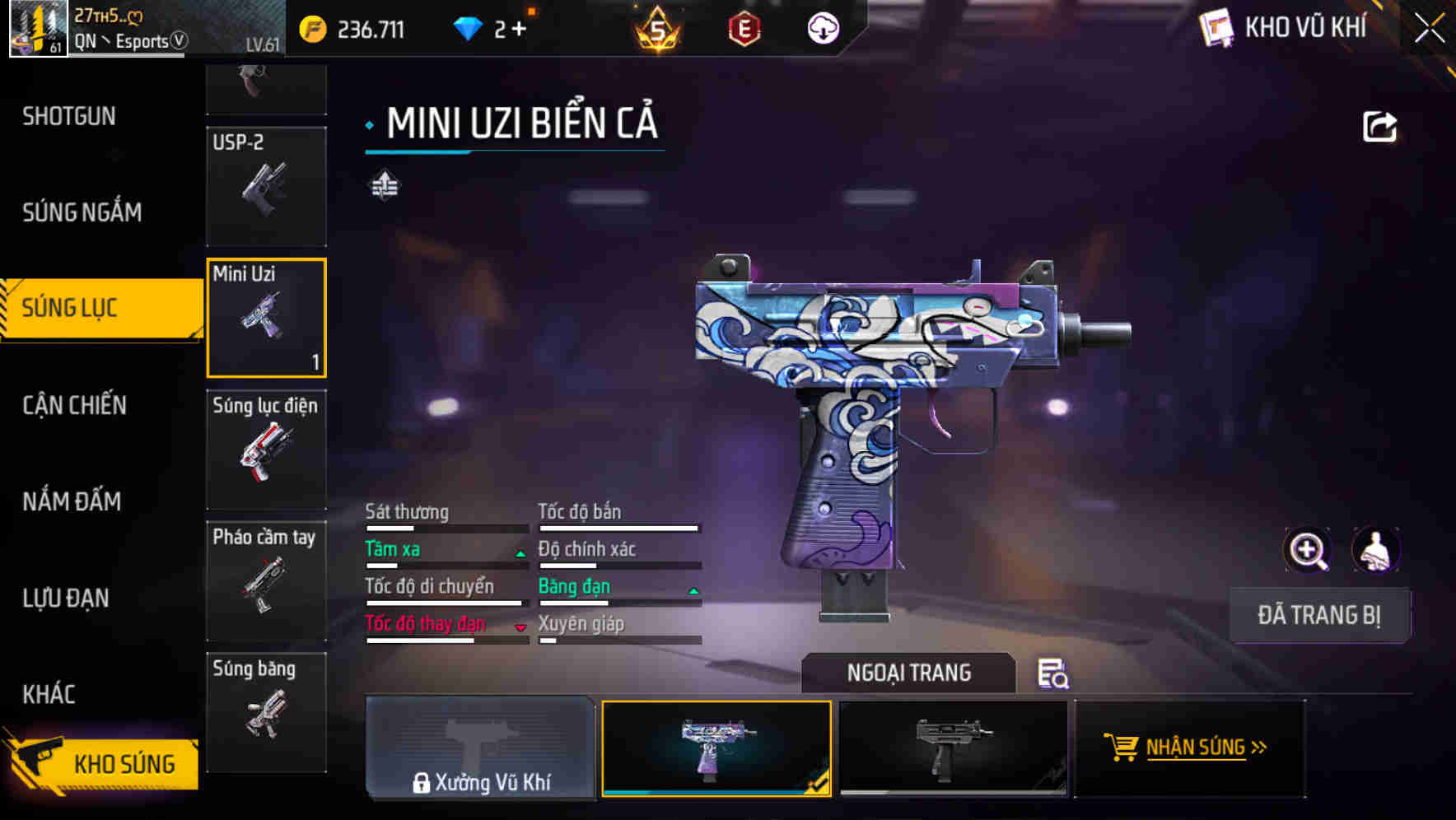Select the CẬN CHIẾN category
Viewport: 1456px width, 820px height.
click(74, 405)
